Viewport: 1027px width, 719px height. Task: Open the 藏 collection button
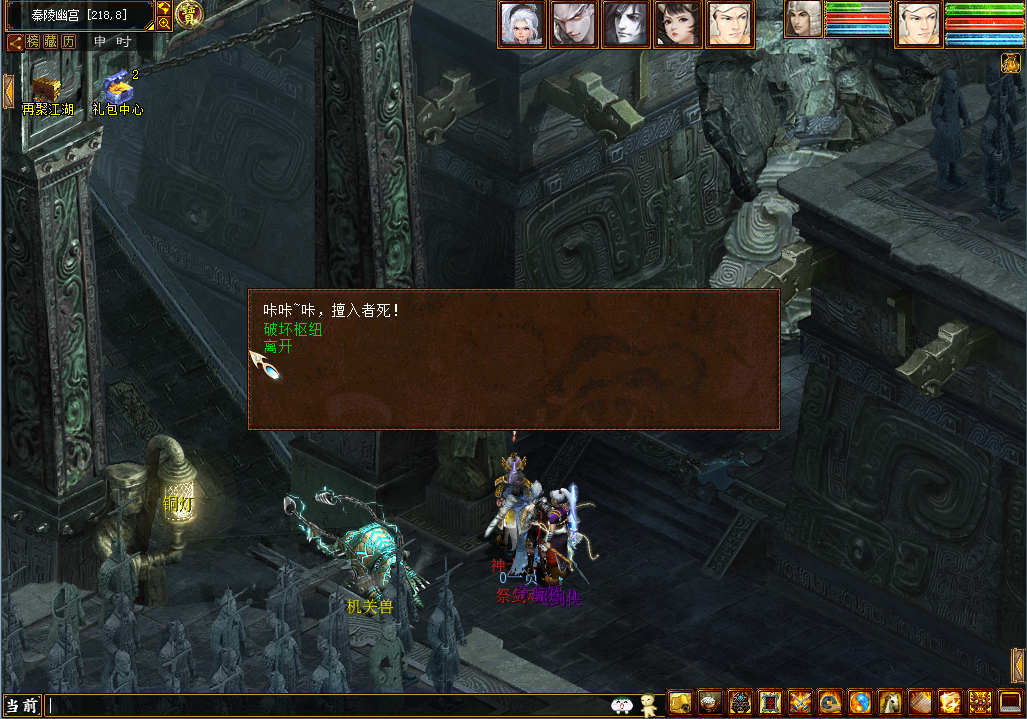(51, 42)
